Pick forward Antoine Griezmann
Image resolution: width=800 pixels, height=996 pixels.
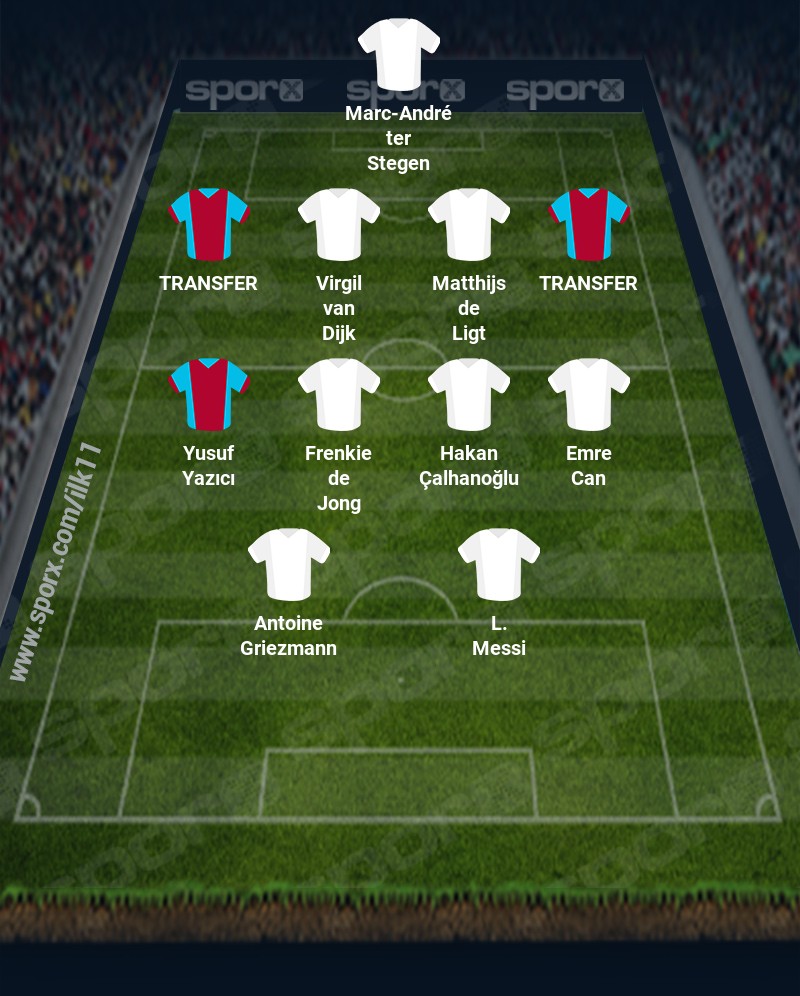(288, 564)
